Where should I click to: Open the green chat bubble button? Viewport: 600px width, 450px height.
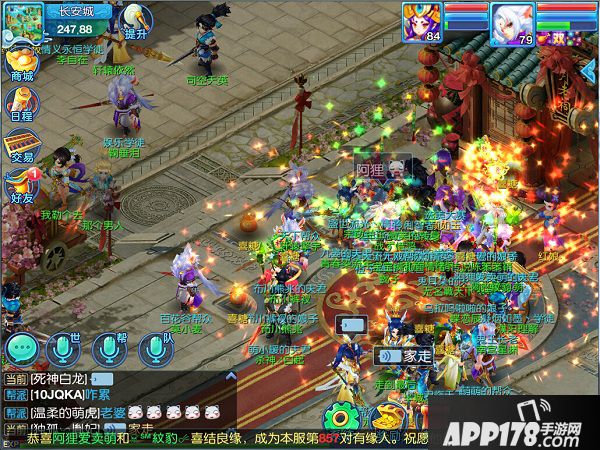pyautogui.click(x=21, y=347)
